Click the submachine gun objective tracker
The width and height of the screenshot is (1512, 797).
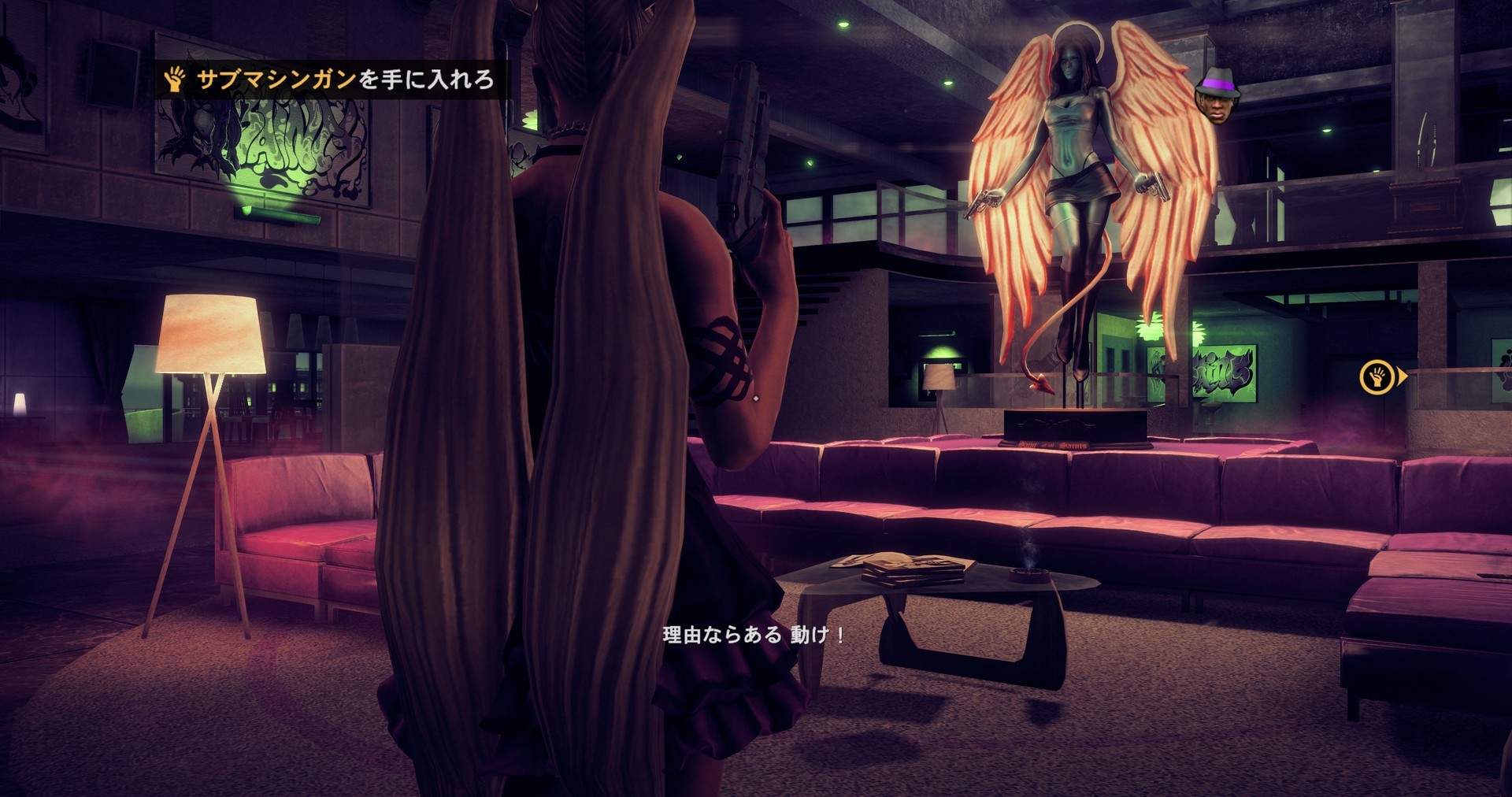pos(331,80)
